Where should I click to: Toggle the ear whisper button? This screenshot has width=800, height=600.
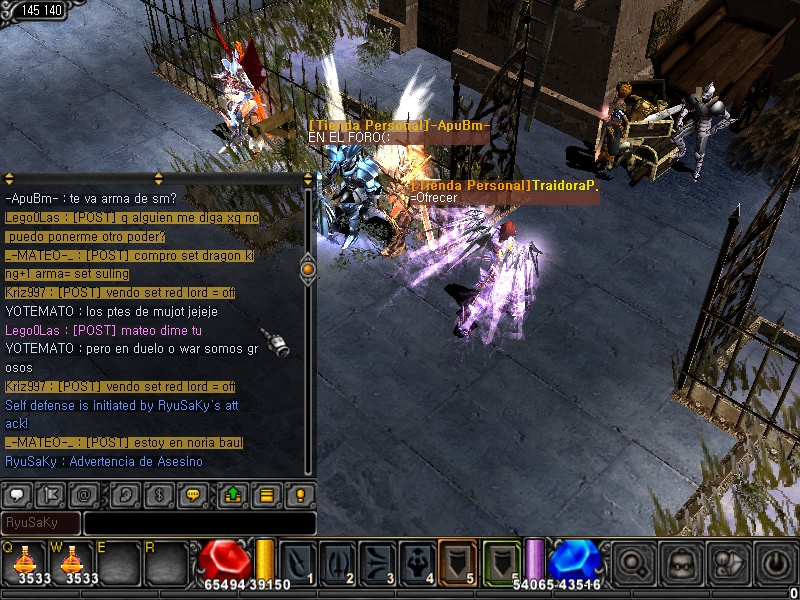pyautogui.click(x=124, y=494)
